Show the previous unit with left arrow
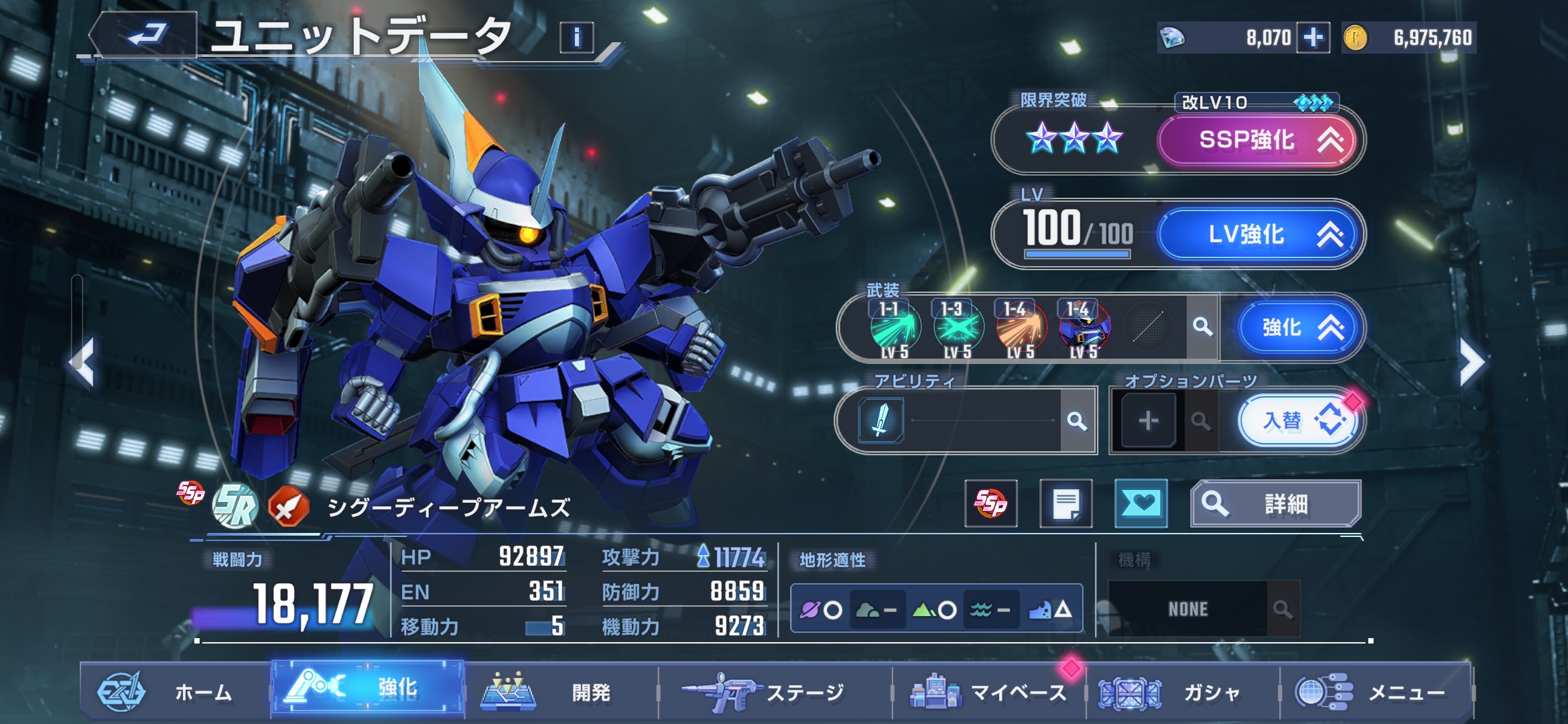The width and height of the screenshot is (1568, 724). [x=83, y=363]
